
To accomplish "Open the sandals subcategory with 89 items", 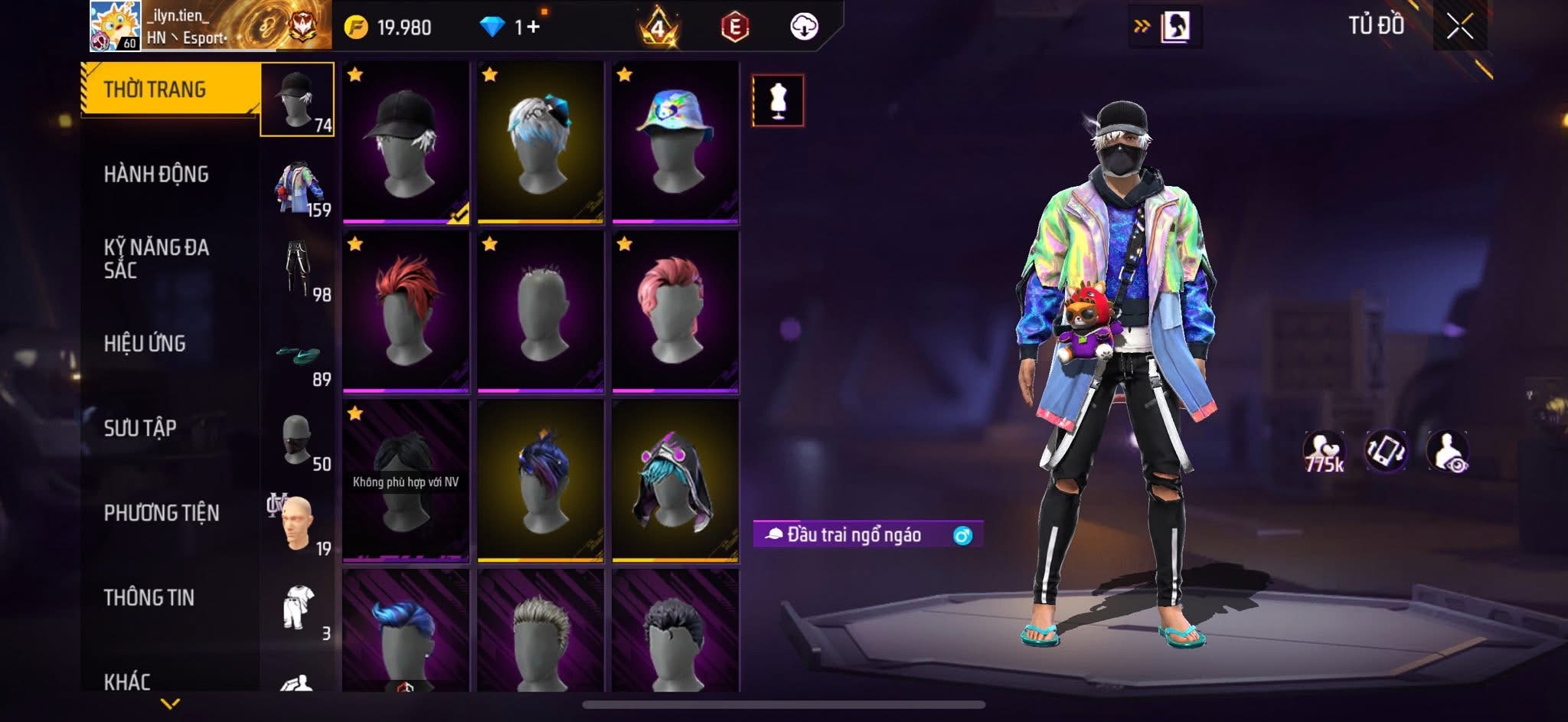I will click(x=299, y=358).
